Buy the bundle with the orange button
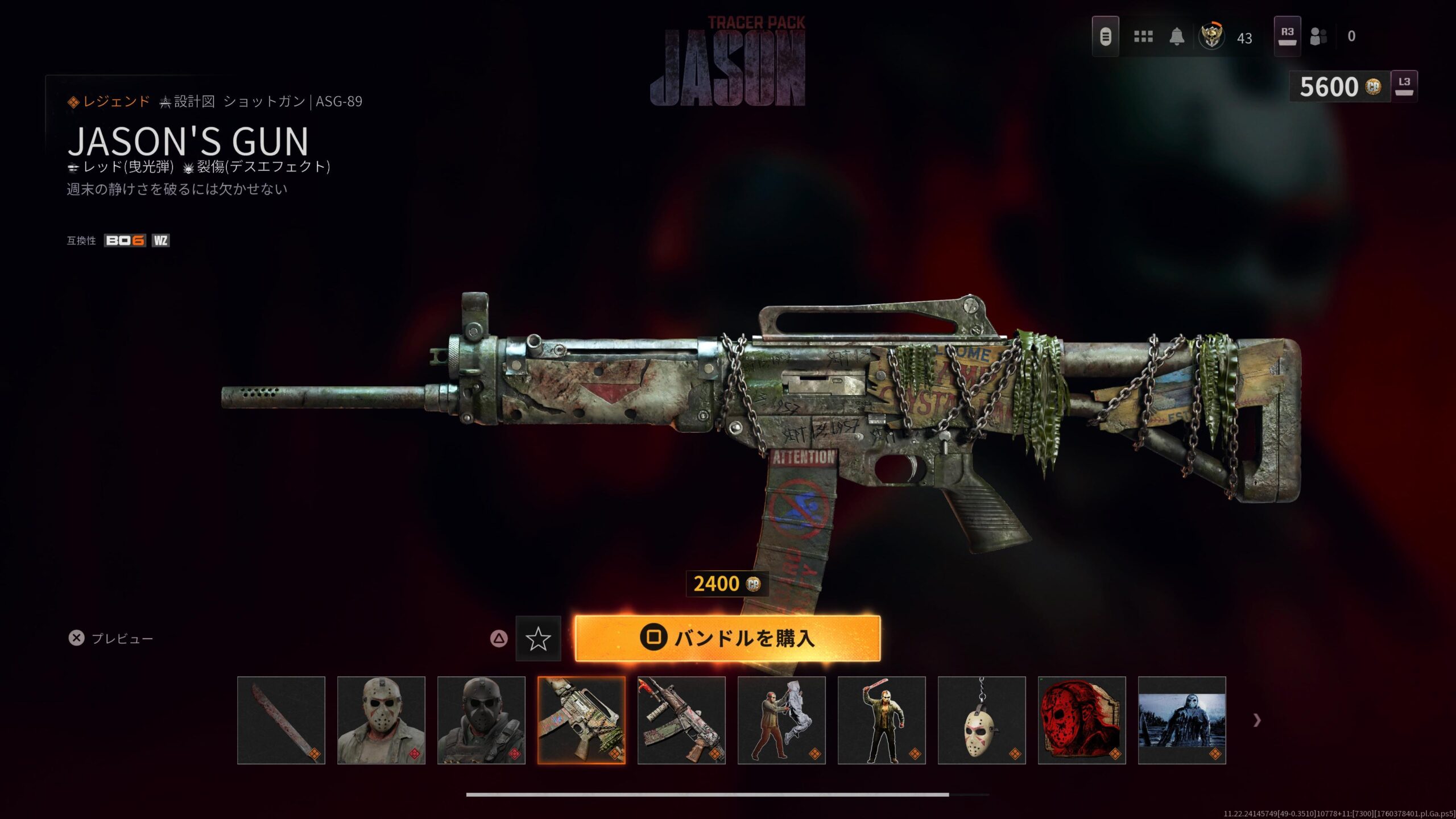This screenshot has height=819, width=1456. coord(727,638)
